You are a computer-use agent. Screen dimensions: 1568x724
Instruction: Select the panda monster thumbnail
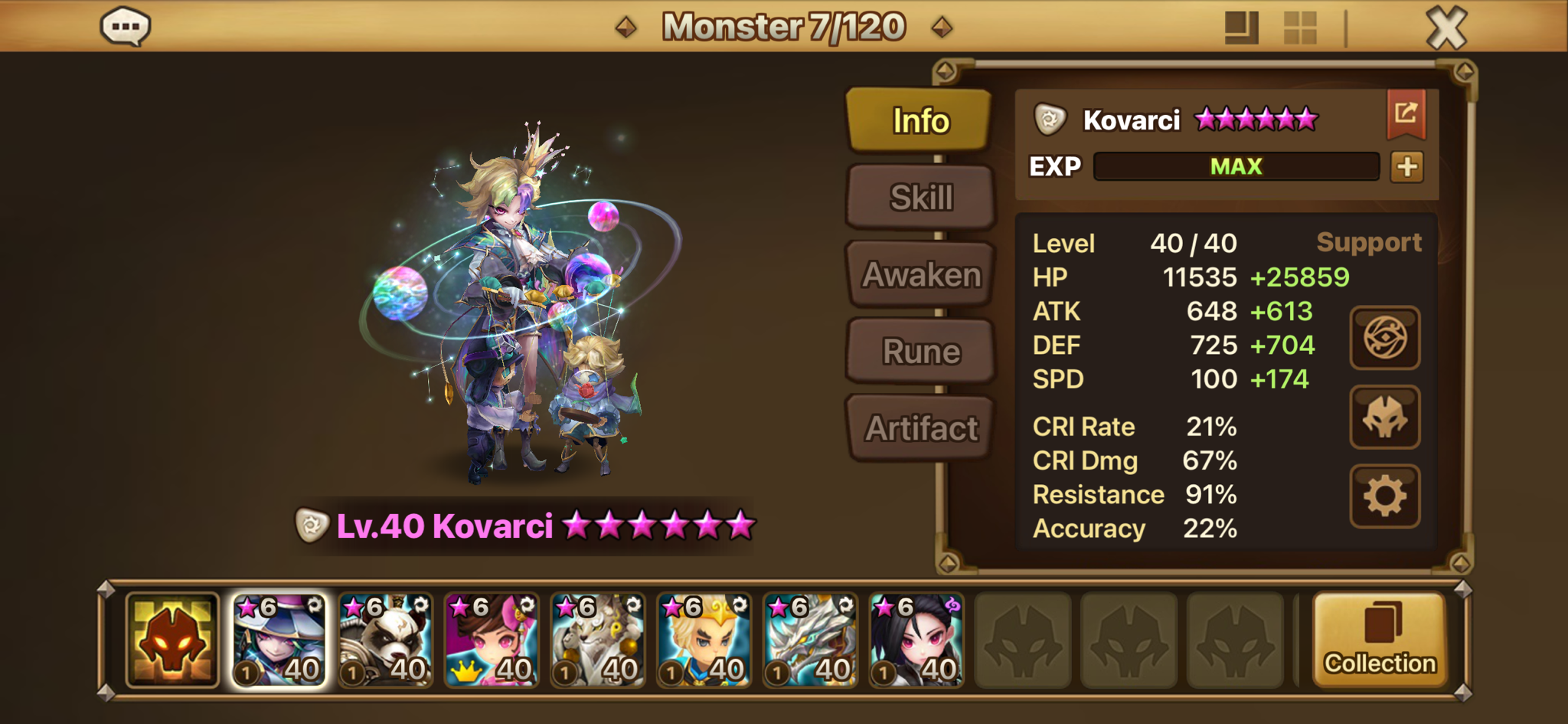385,640
